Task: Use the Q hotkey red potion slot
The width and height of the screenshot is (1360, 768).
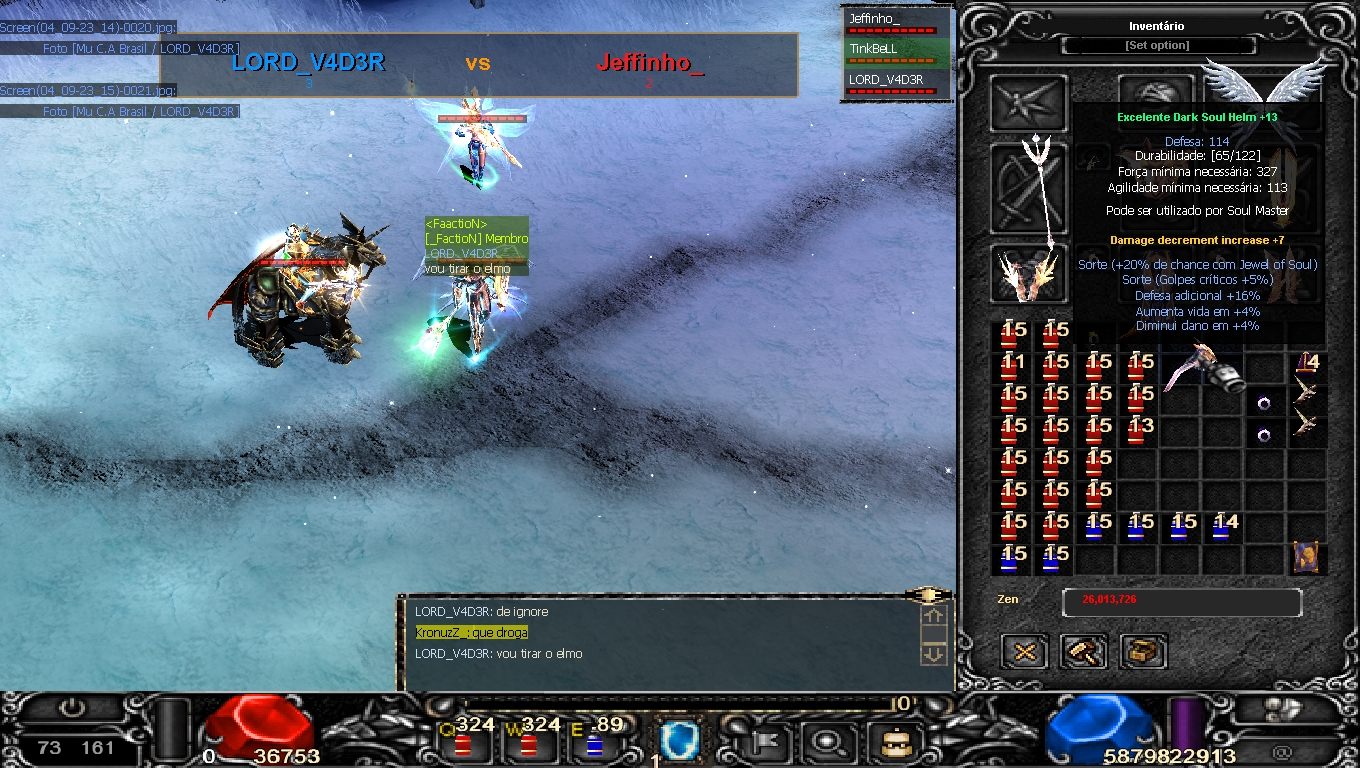Action: point(463,742)
